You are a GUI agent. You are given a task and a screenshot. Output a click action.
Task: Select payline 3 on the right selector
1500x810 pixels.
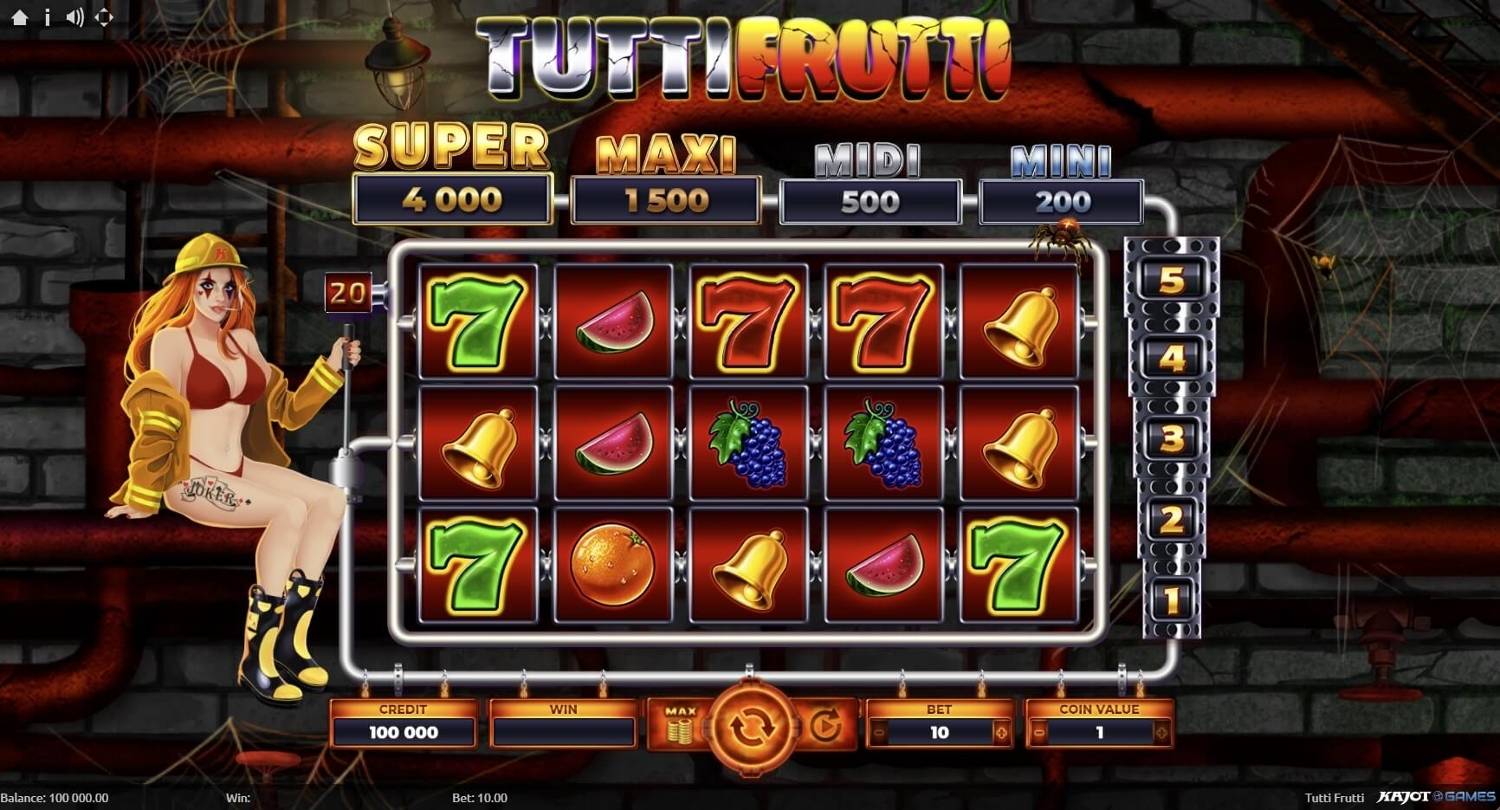pos(1170,437)
